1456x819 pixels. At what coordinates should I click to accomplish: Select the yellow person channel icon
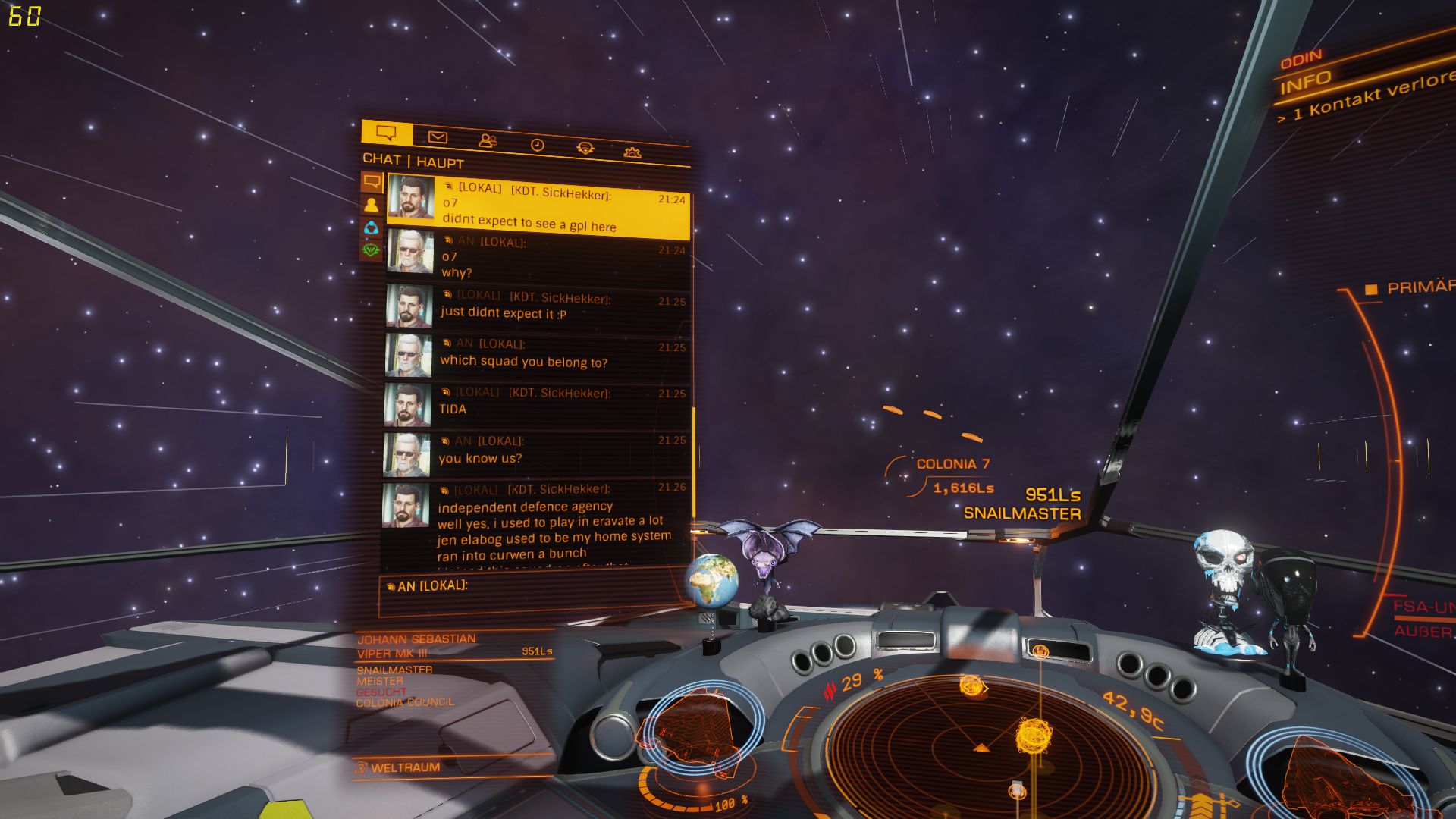(x=371, y=205)
